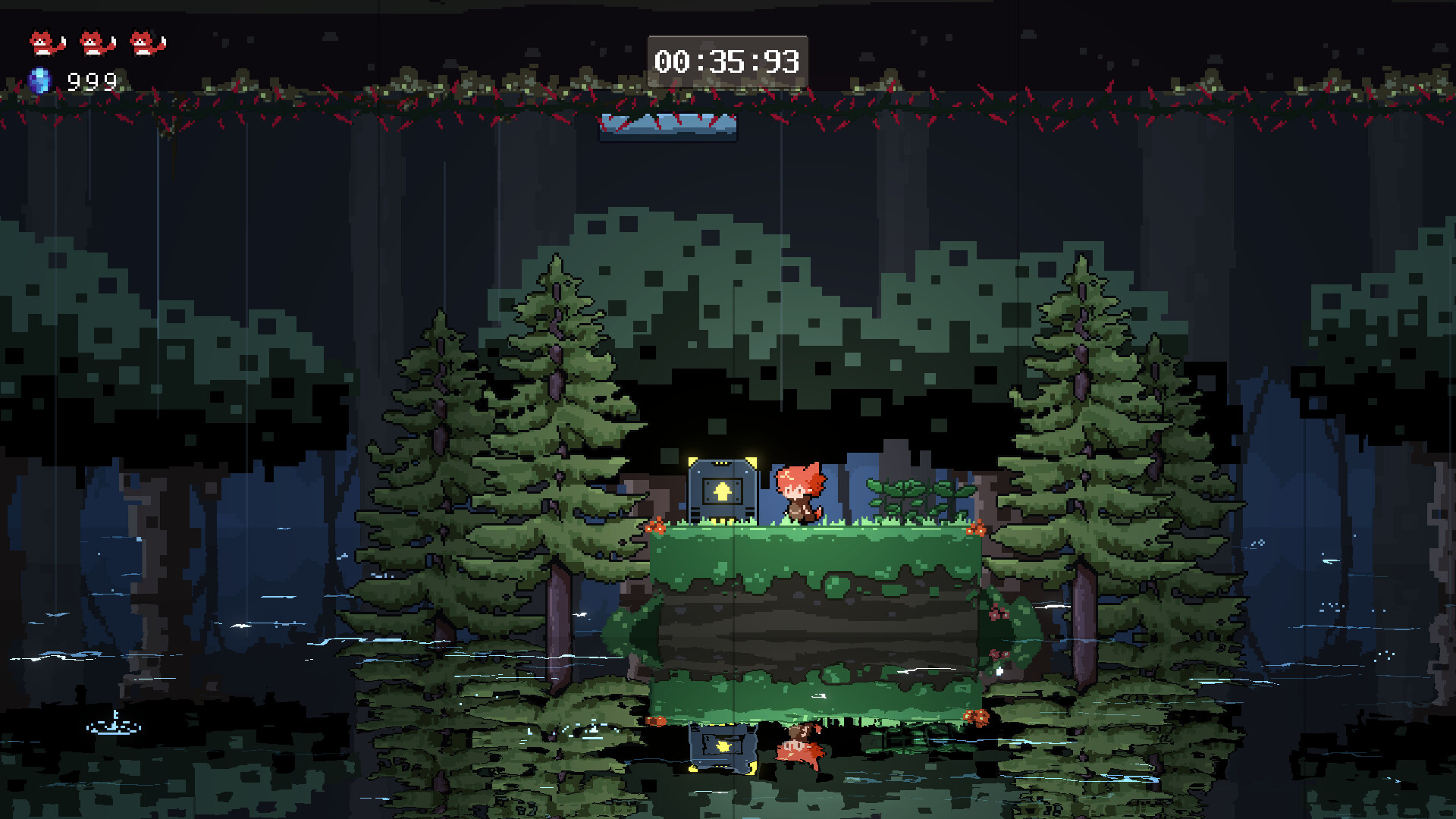Click the middle fox life icon
This screenshot has height=819, width=1456.
click(93, 42)
